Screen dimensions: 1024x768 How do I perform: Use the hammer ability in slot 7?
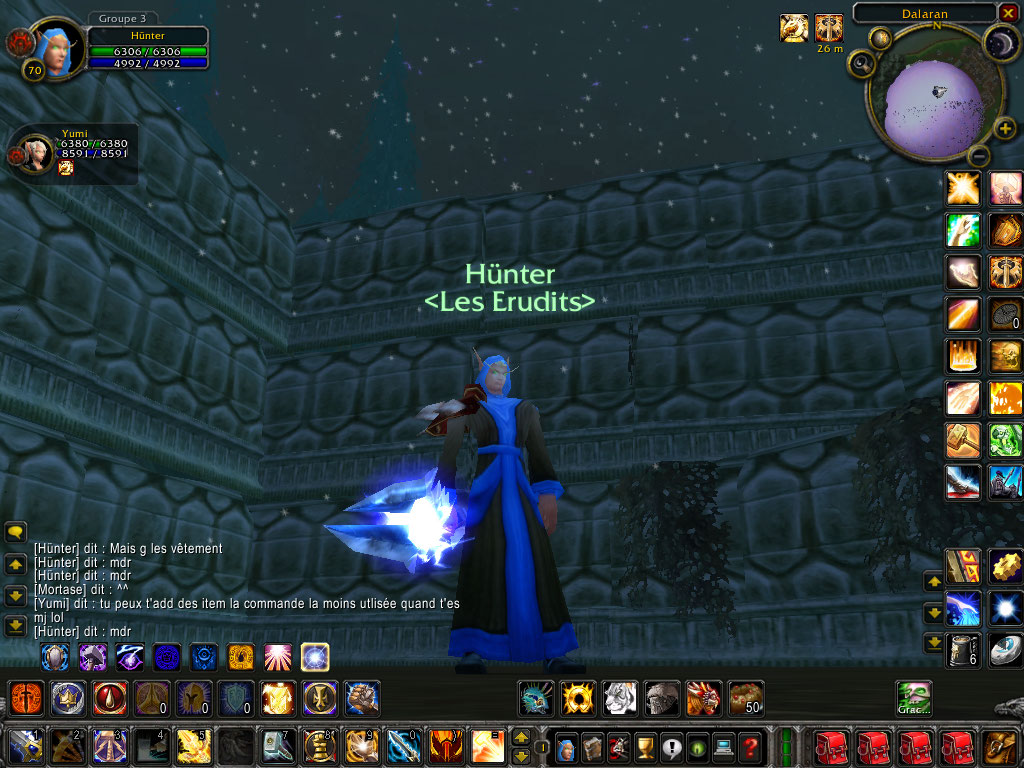(277, 746)
